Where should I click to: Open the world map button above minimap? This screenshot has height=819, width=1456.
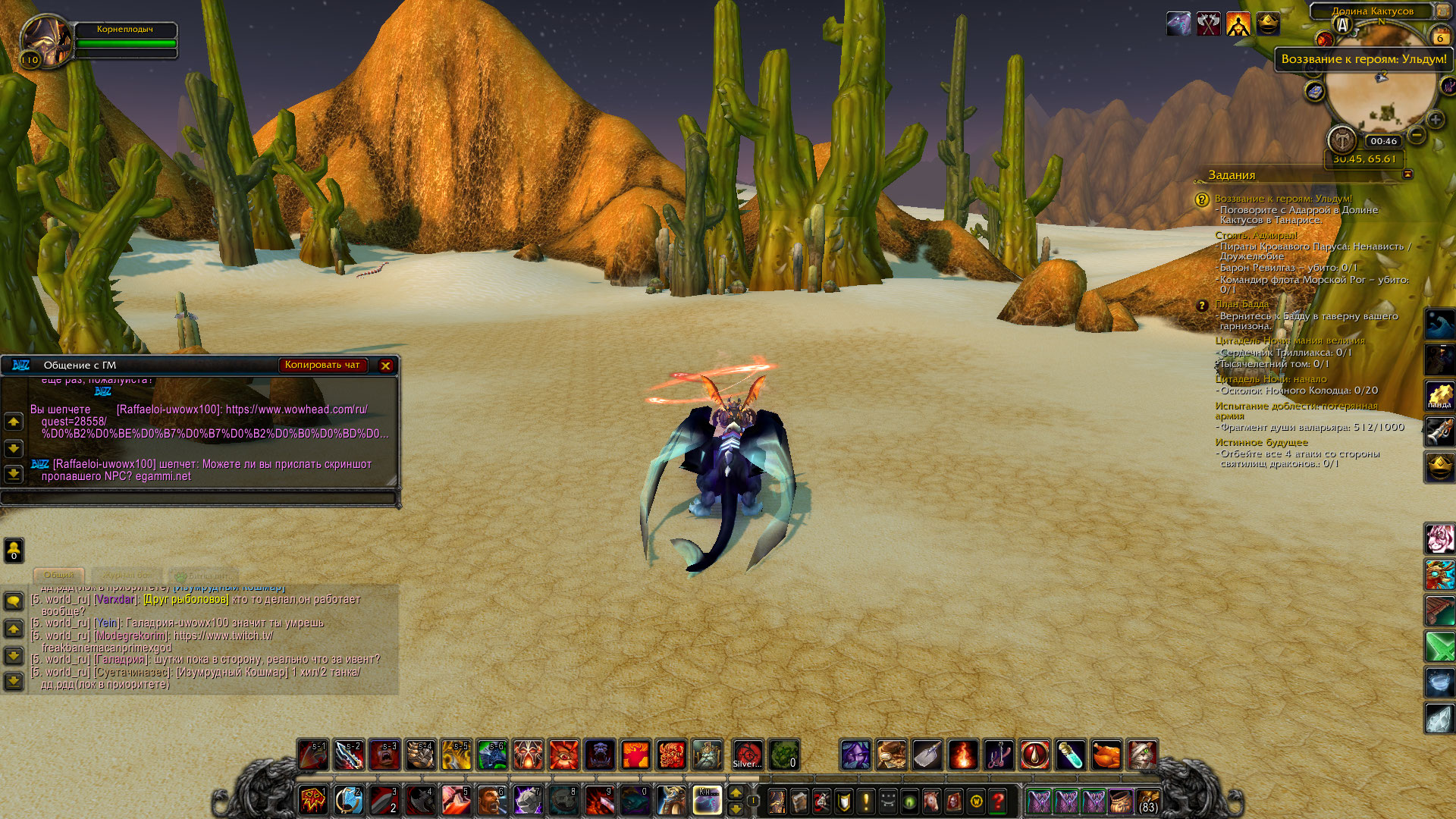(x=1442, y=11)
